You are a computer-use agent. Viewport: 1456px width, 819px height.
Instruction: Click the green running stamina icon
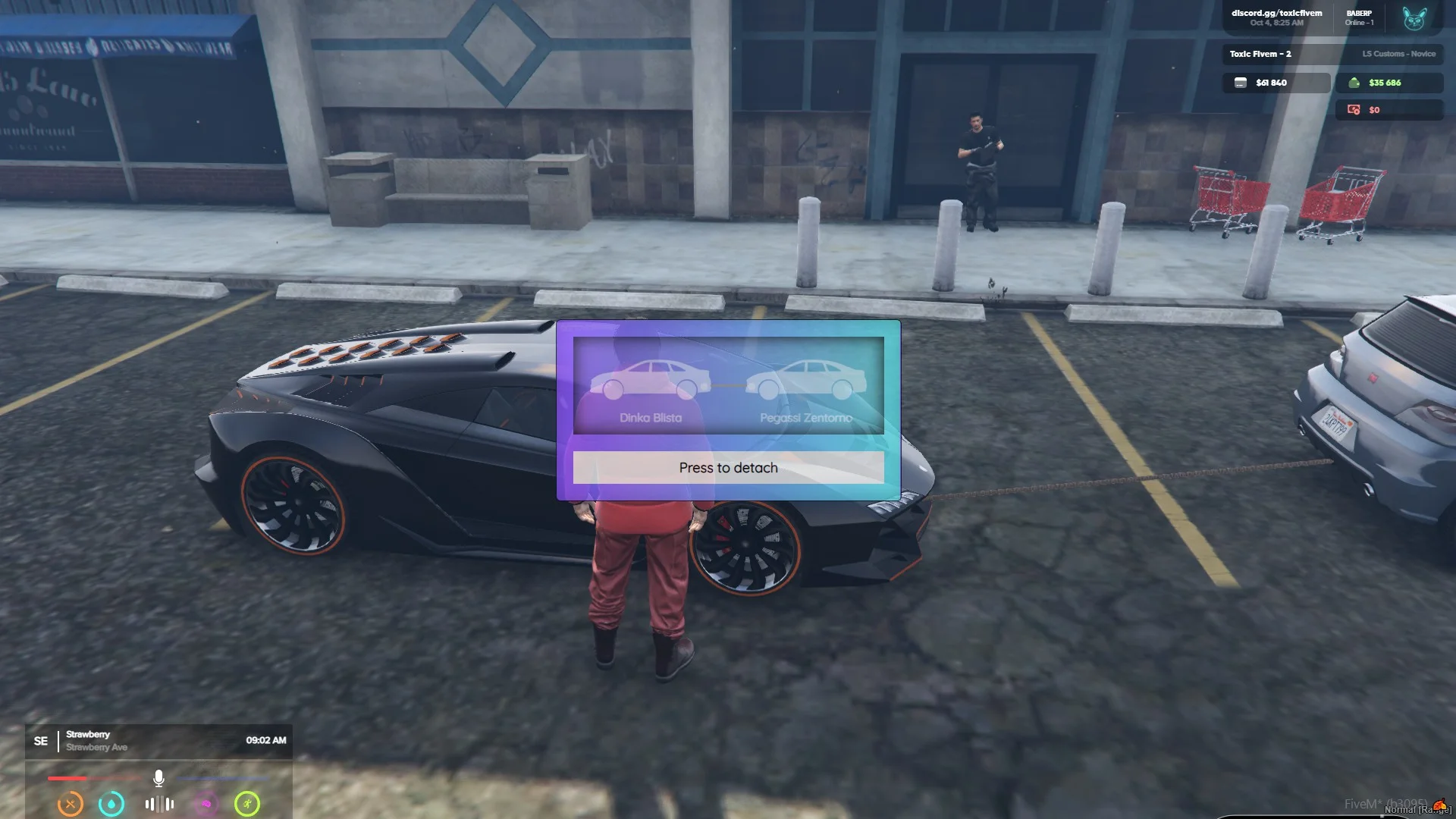(x=247, y=804)
